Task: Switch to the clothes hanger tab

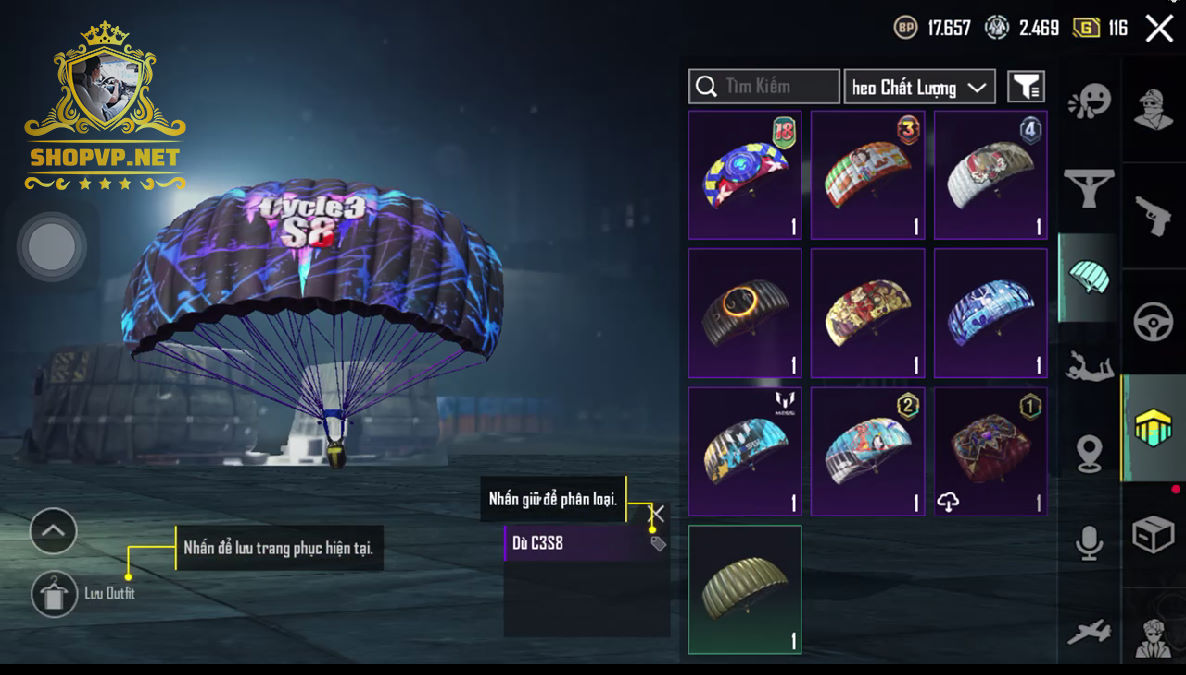Action: click(1089, 187)
